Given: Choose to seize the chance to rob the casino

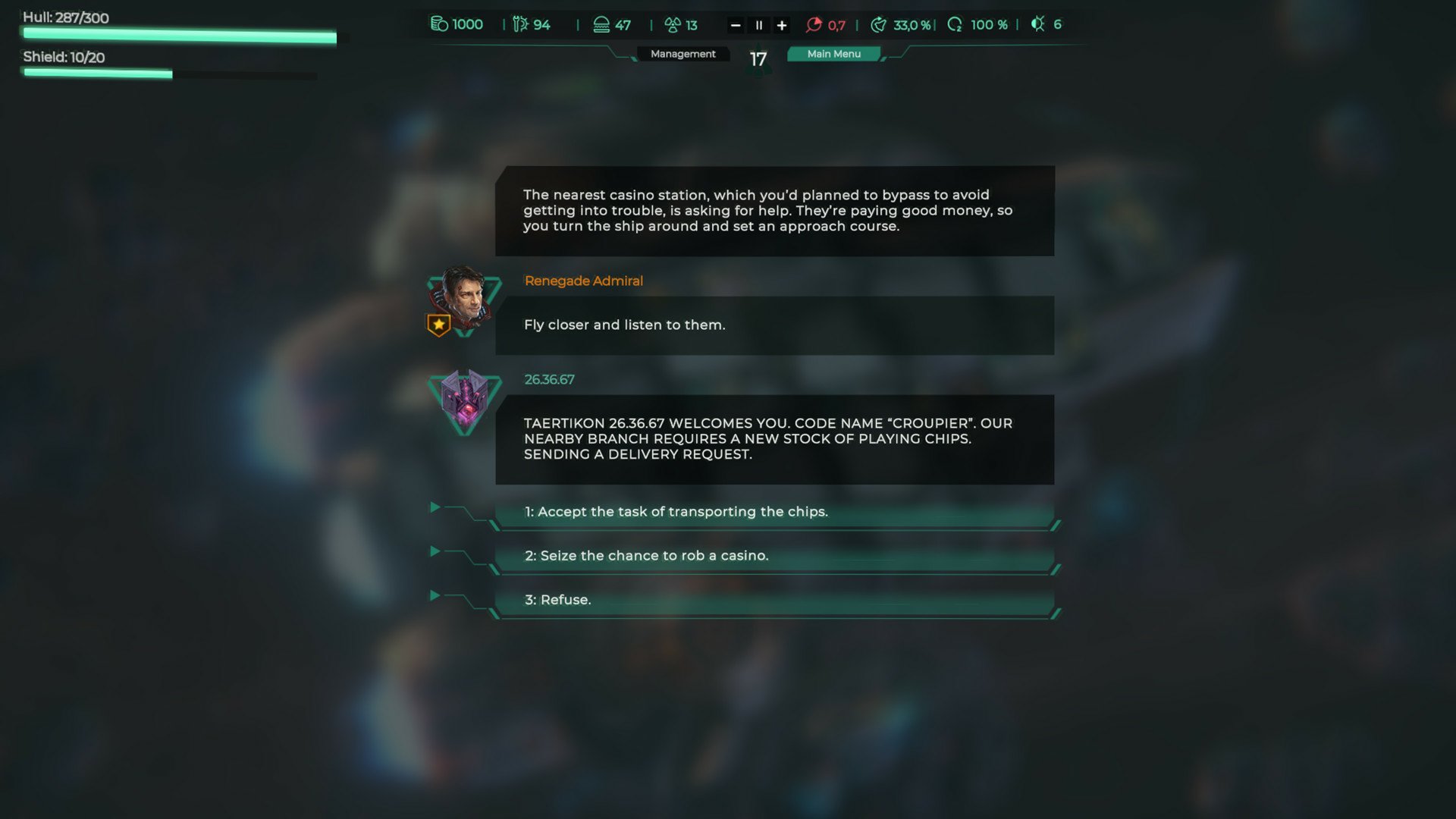Looking at the screenshot, I should click(x=773, y=555).
